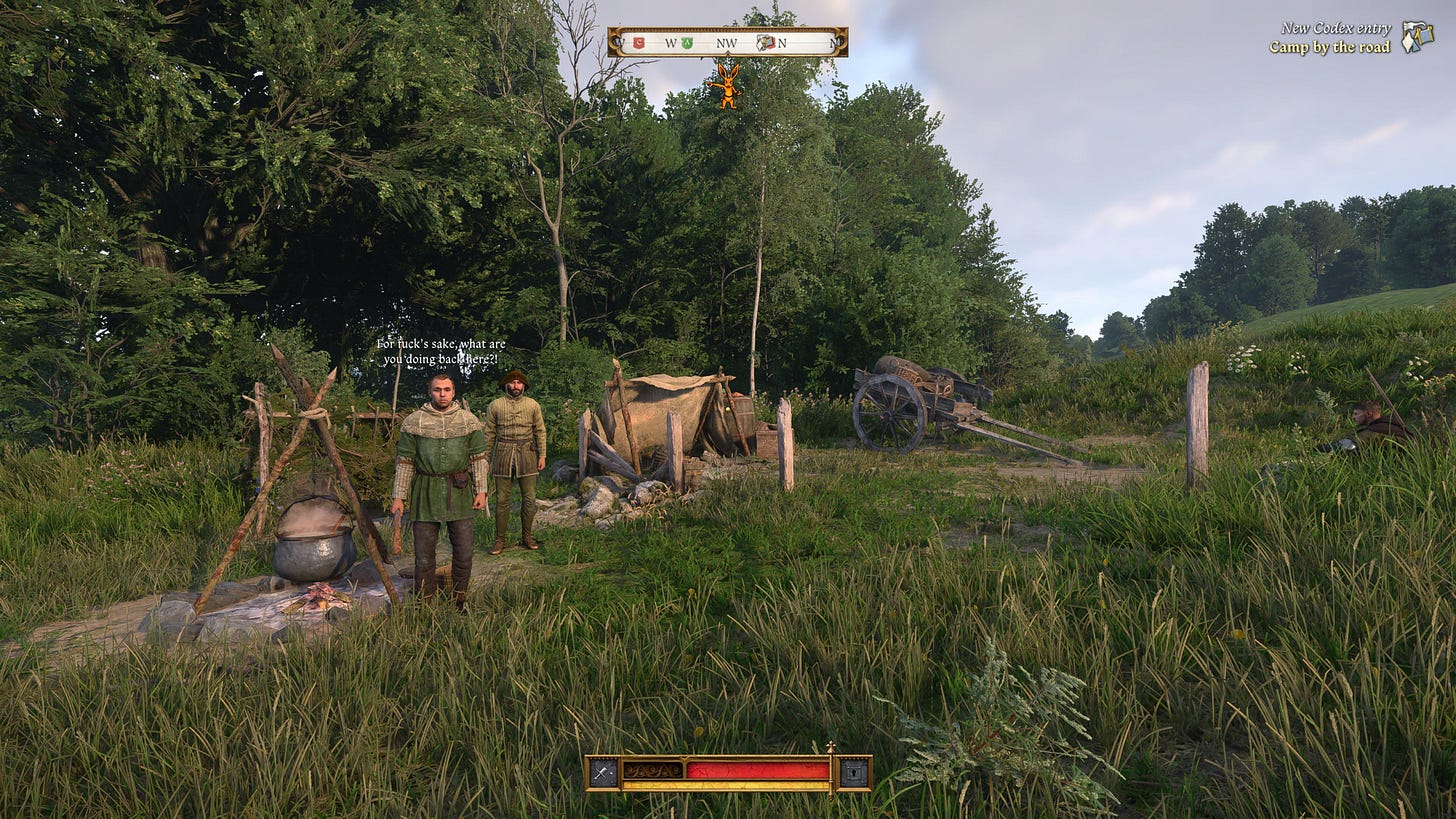Open the map marker icon near N on compass

[765, 41]
